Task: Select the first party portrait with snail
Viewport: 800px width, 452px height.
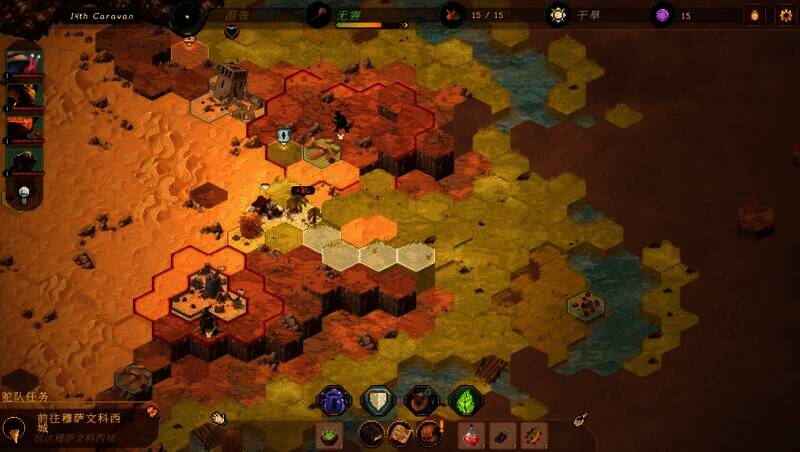Action: click(x=25, y=63)
